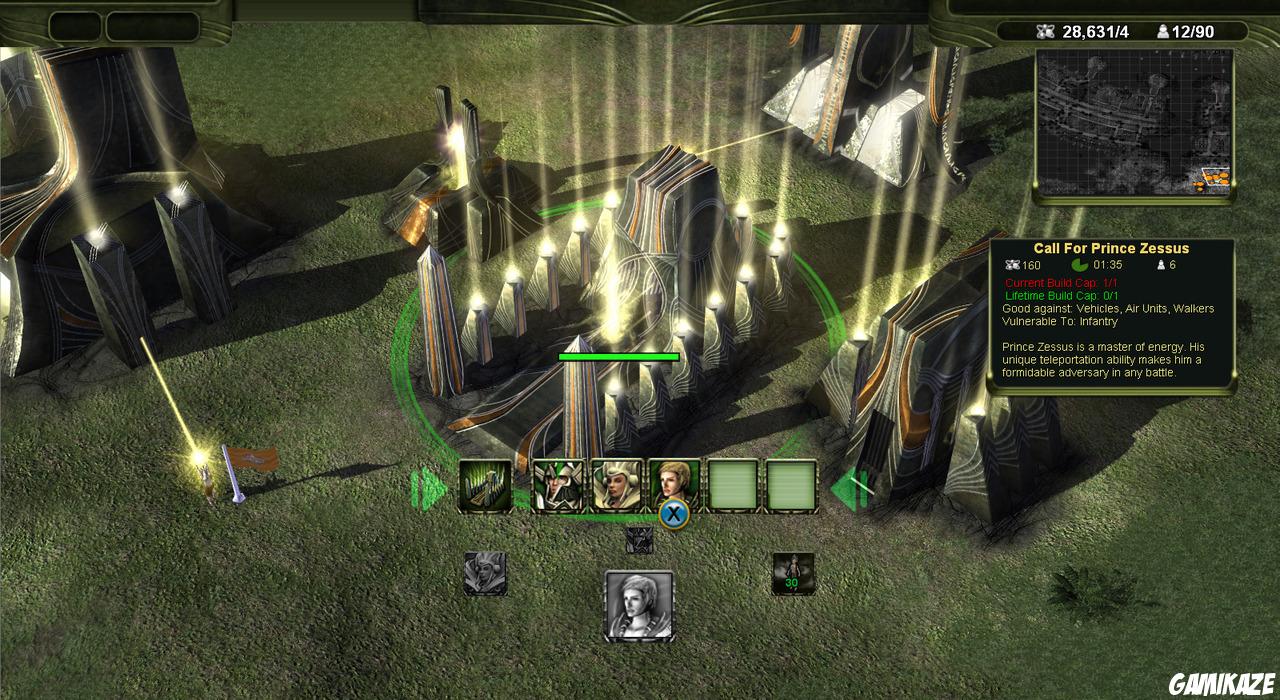Click the small grey icon below build bar
1280x700 pixels.
point(639,540)
